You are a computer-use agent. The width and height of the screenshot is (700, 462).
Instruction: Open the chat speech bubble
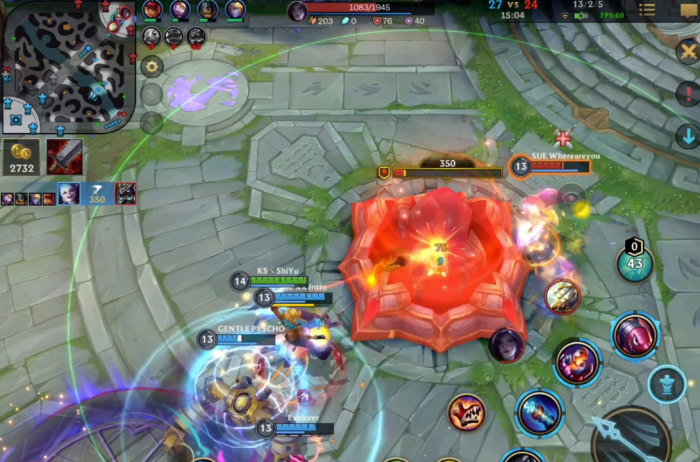[686, 11]
